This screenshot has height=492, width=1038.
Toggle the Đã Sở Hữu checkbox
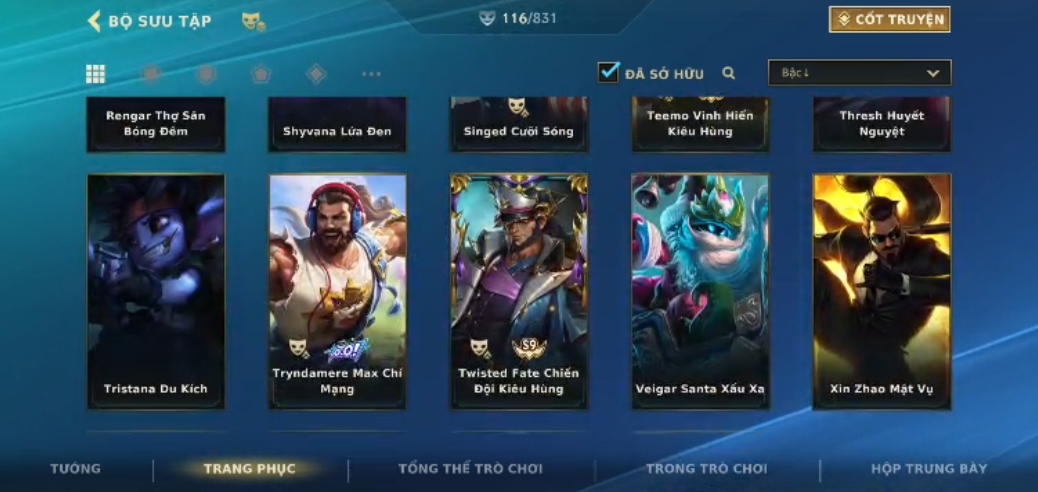point(609,73)
